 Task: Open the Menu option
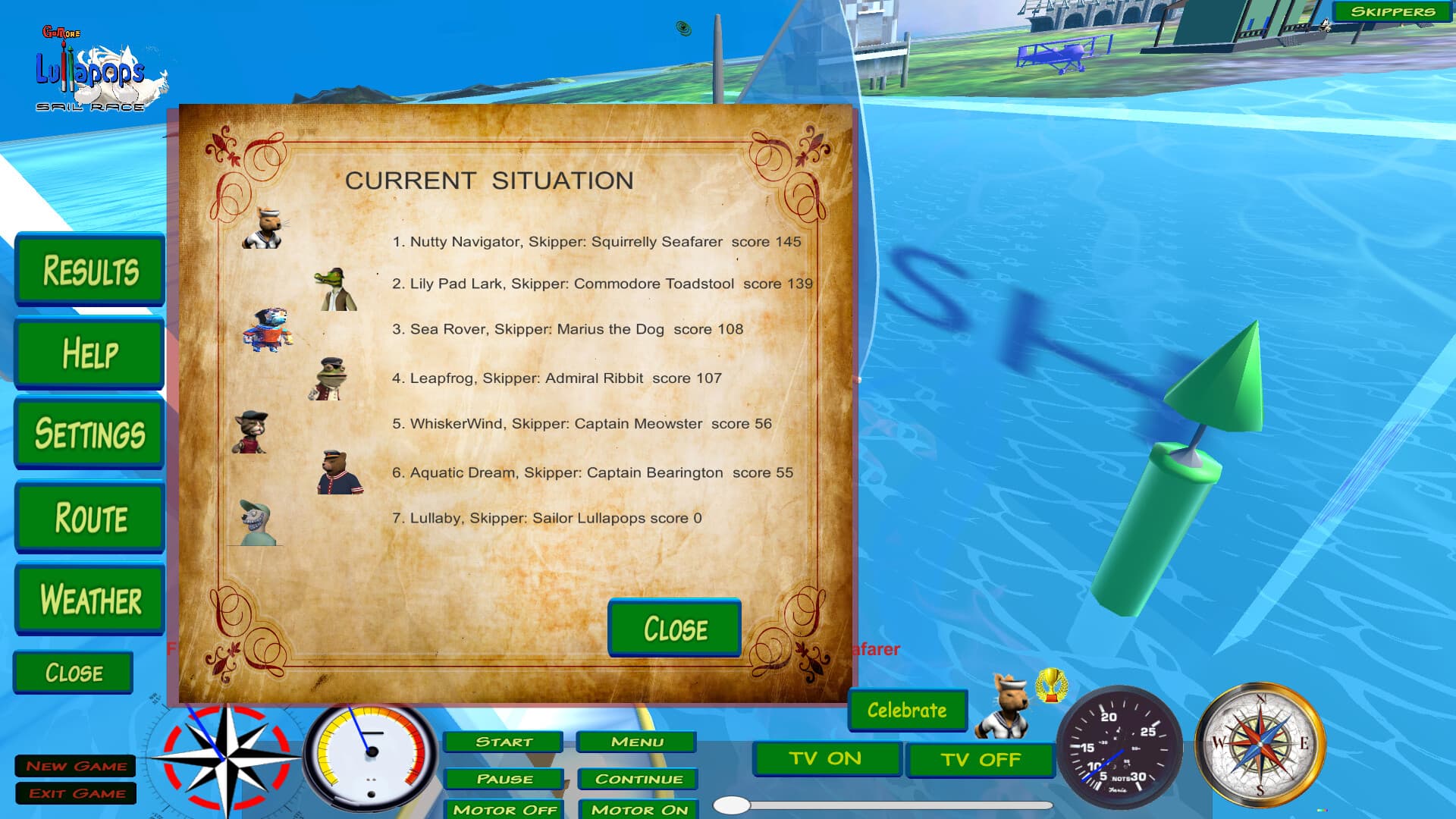coord(638,742)
